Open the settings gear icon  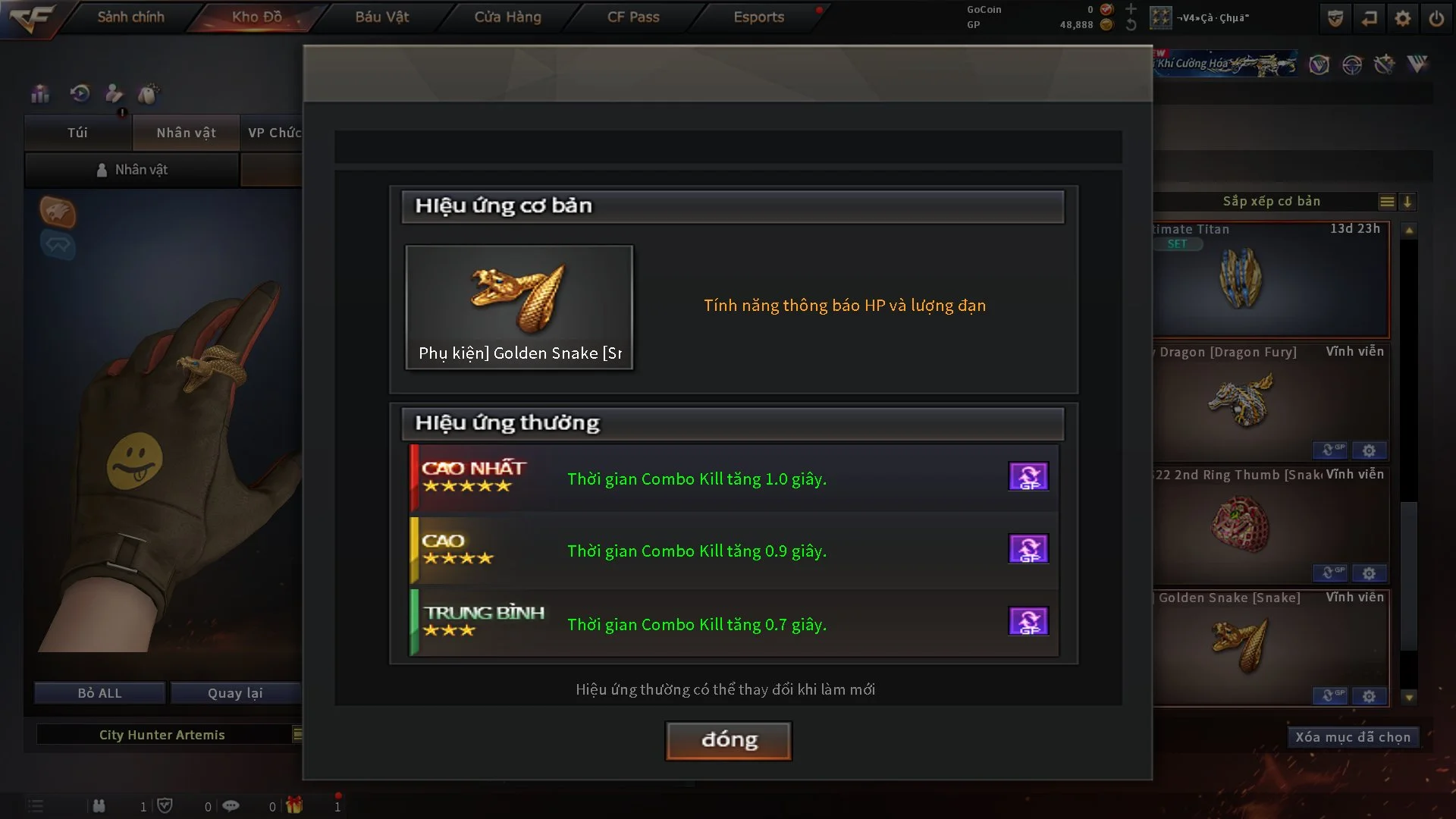pyautogui.click(x=1403, y=18)
